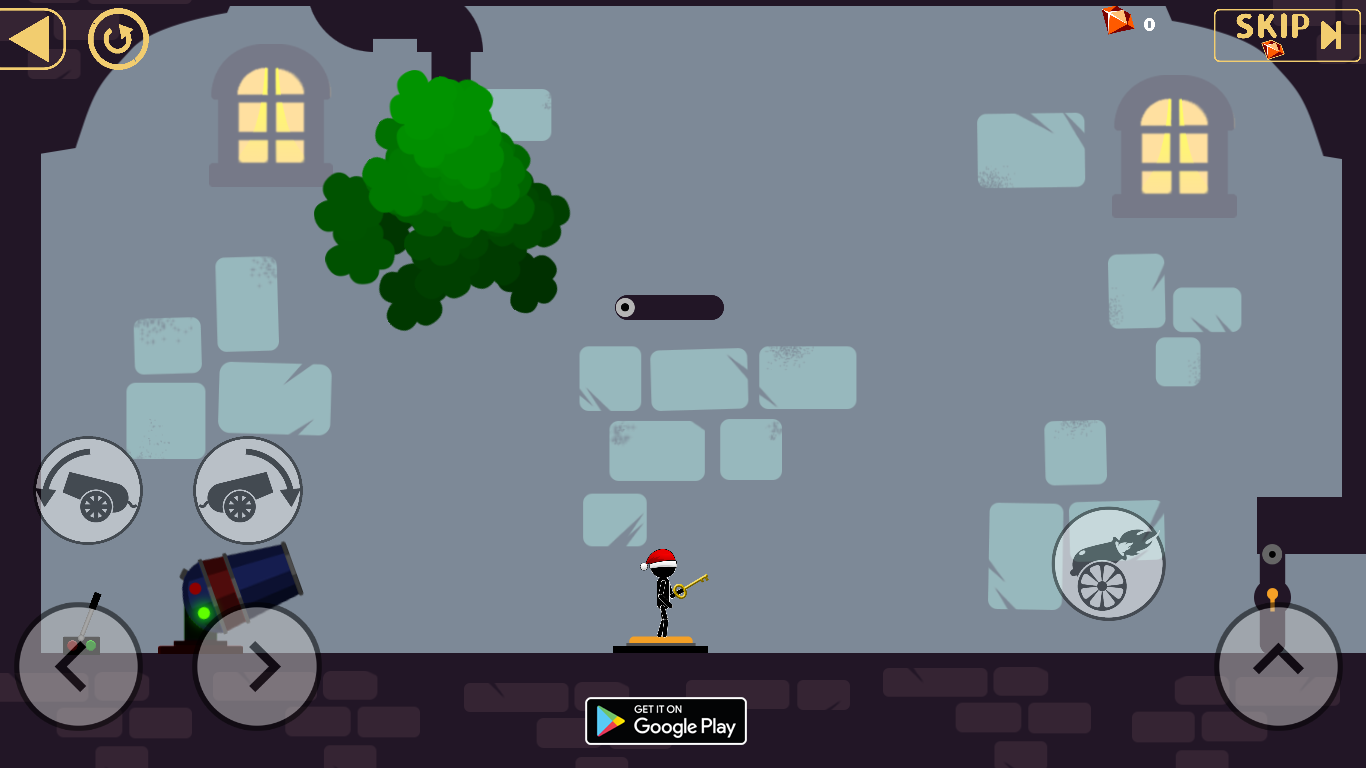Image resolution: width=1366 pixels, height=768 pixels.
Task: Rotate the cannon barrel counter-clockwise
Action: click(88, 490)
